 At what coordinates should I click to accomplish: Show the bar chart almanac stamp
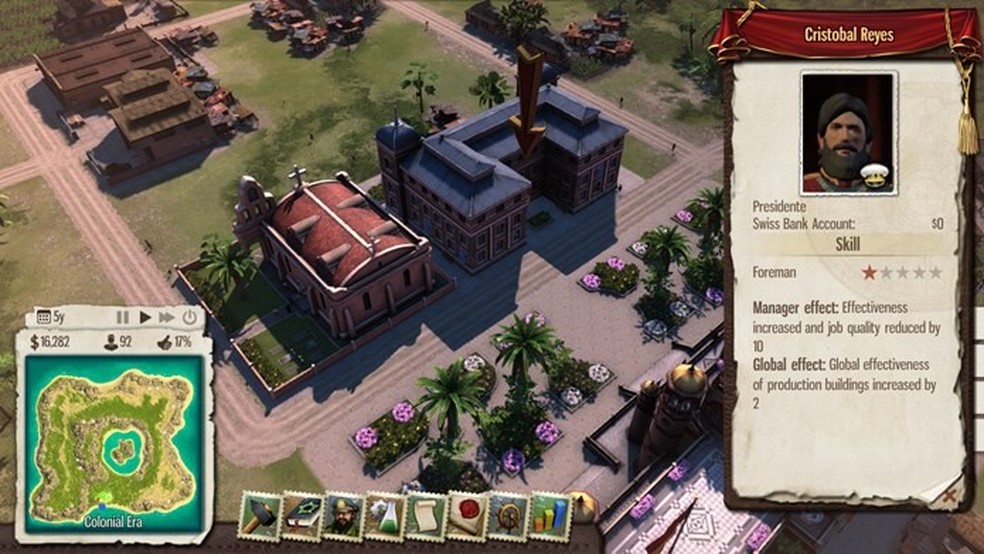[549, 516]
